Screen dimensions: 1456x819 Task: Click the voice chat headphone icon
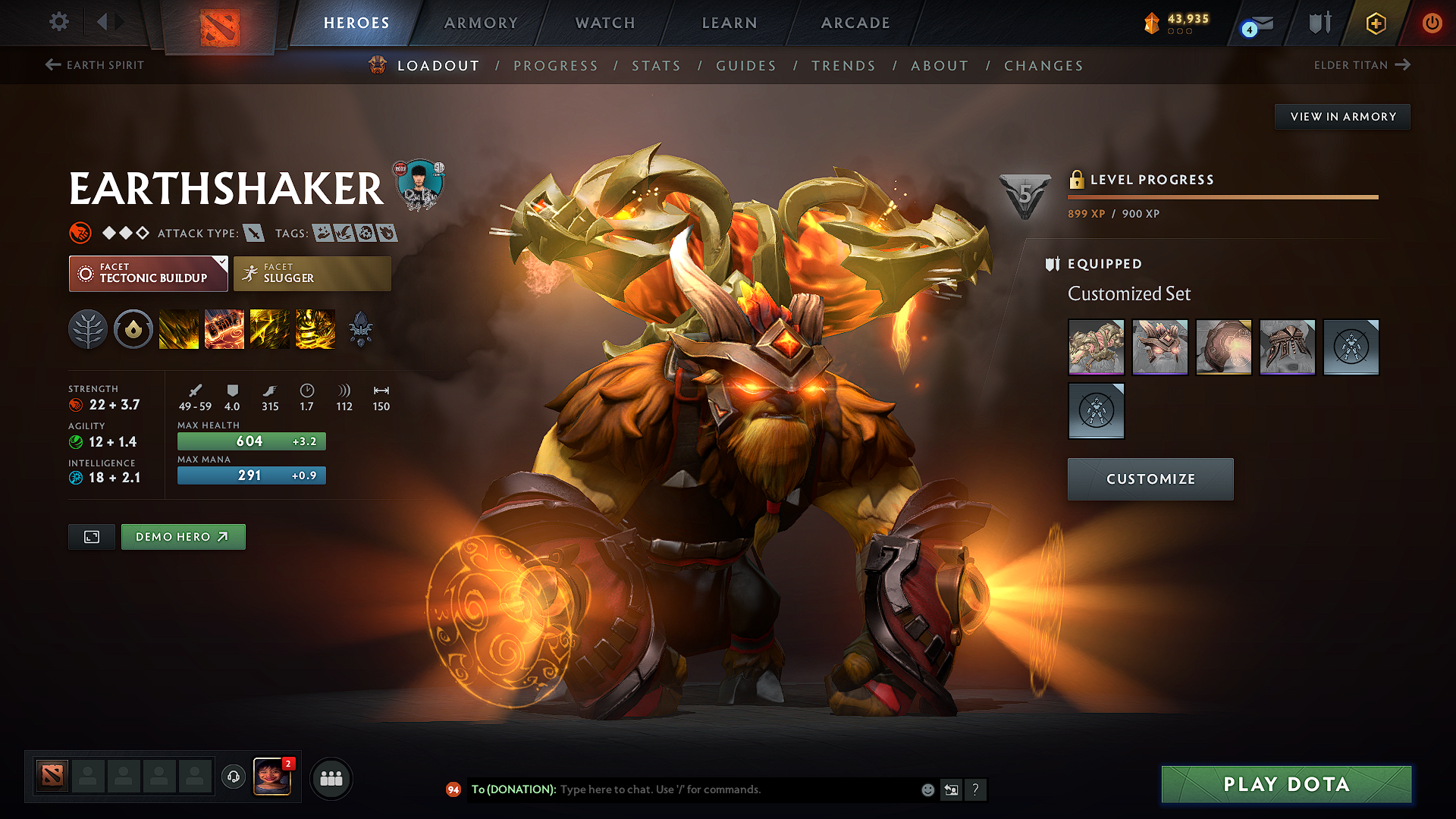[233, 778]
